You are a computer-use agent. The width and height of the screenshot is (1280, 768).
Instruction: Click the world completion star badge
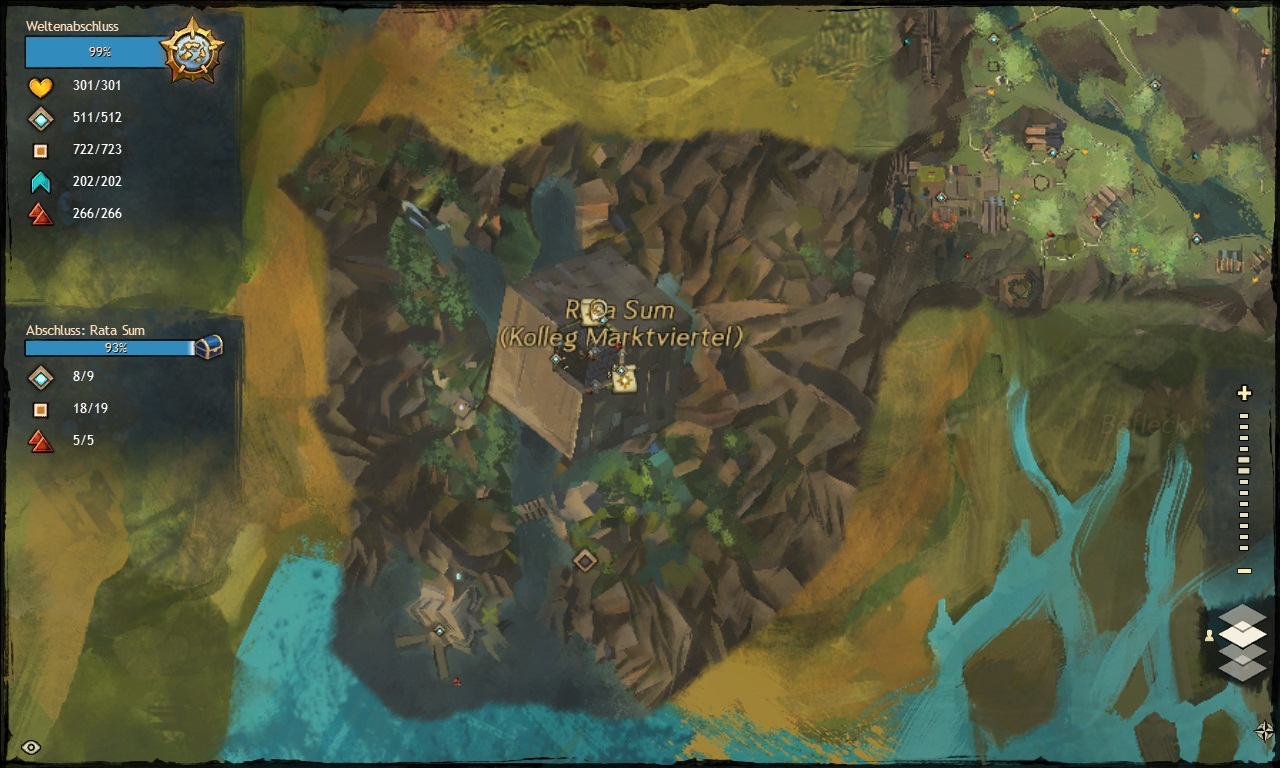pyautogui.click(x=191, y=48)
